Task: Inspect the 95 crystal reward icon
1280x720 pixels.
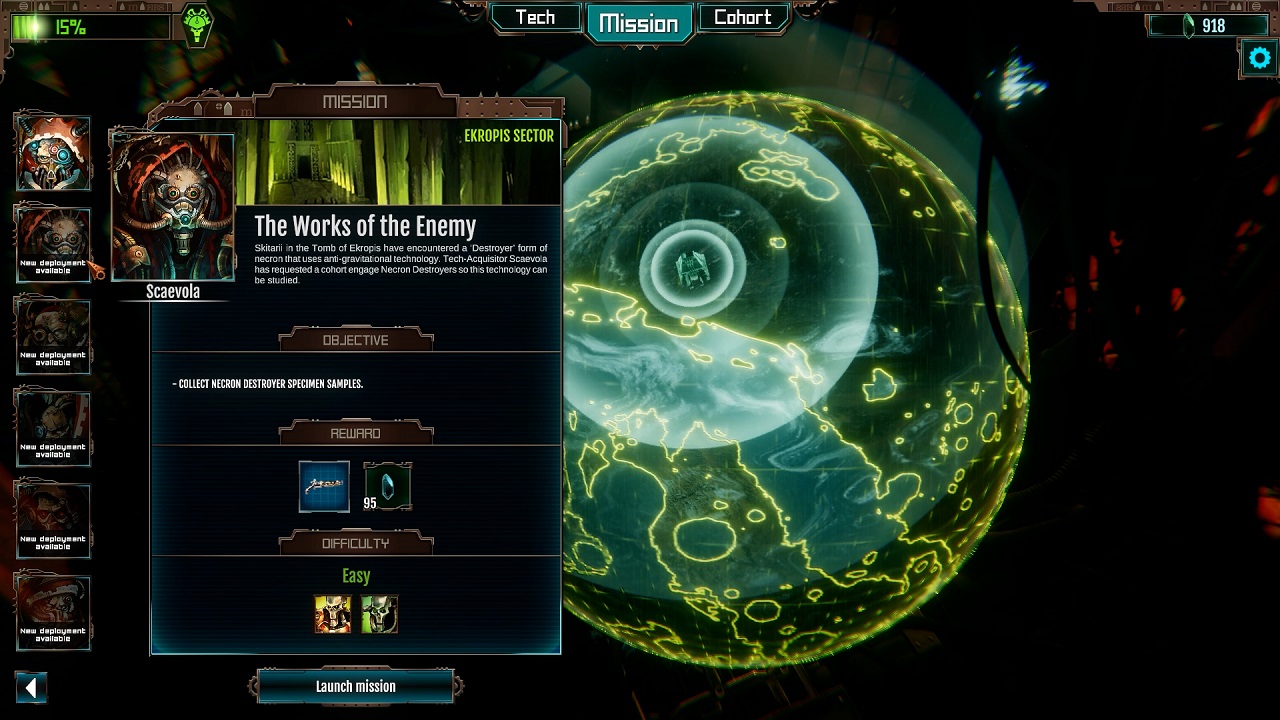Action: tap(387, 486)
